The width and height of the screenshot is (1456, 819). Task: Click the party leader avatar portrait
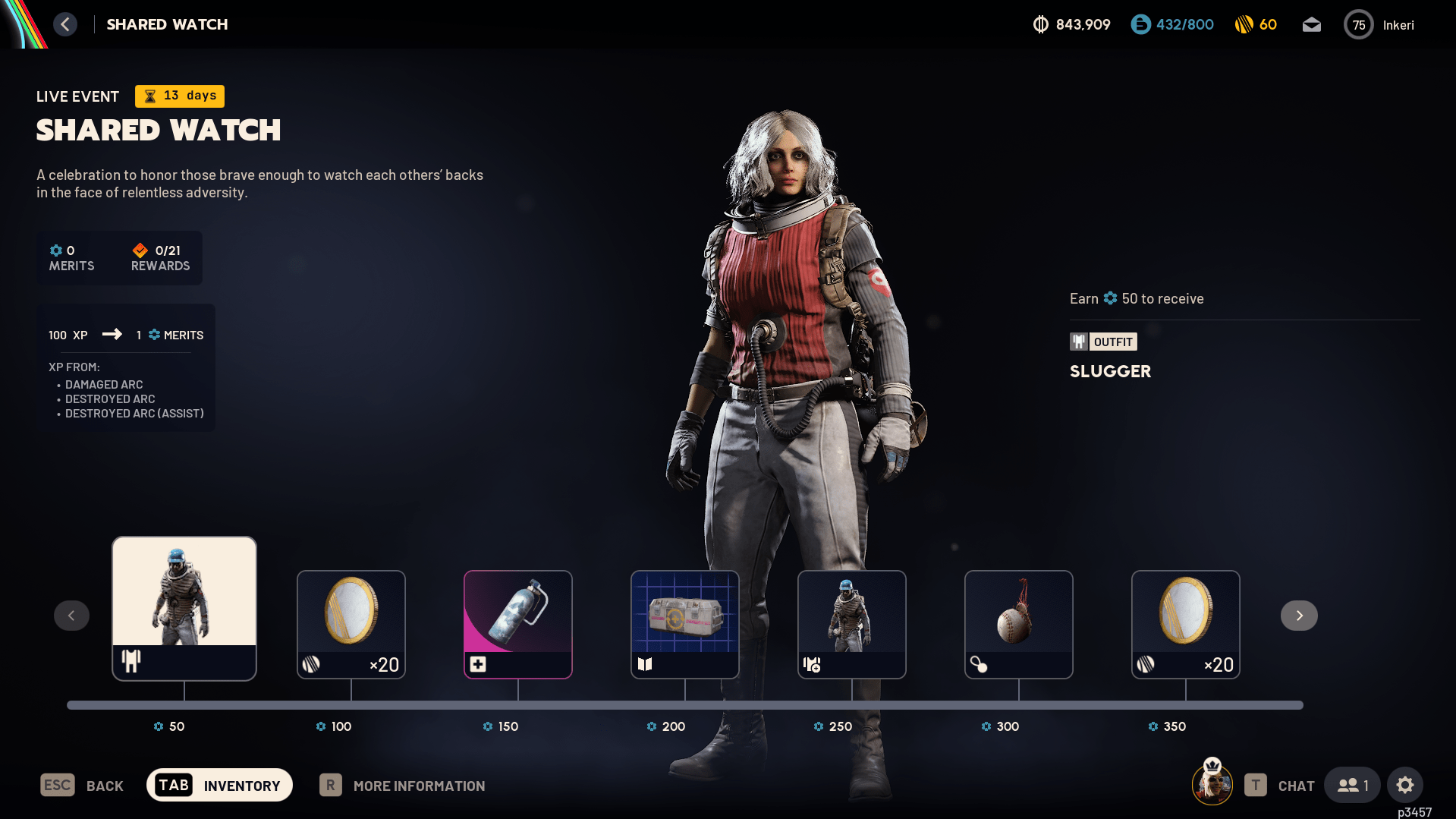(1212, 785)
